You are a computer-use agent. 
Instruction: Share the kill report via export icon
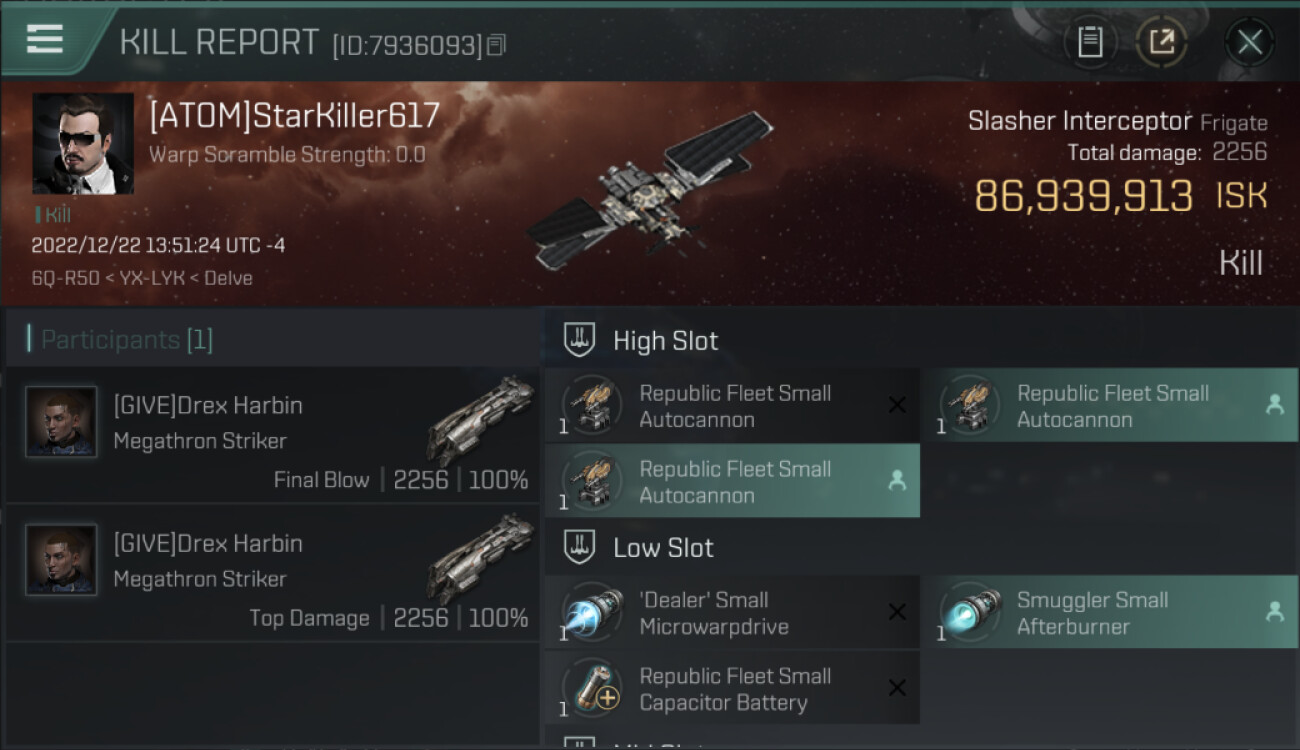tap(1161, 42)
